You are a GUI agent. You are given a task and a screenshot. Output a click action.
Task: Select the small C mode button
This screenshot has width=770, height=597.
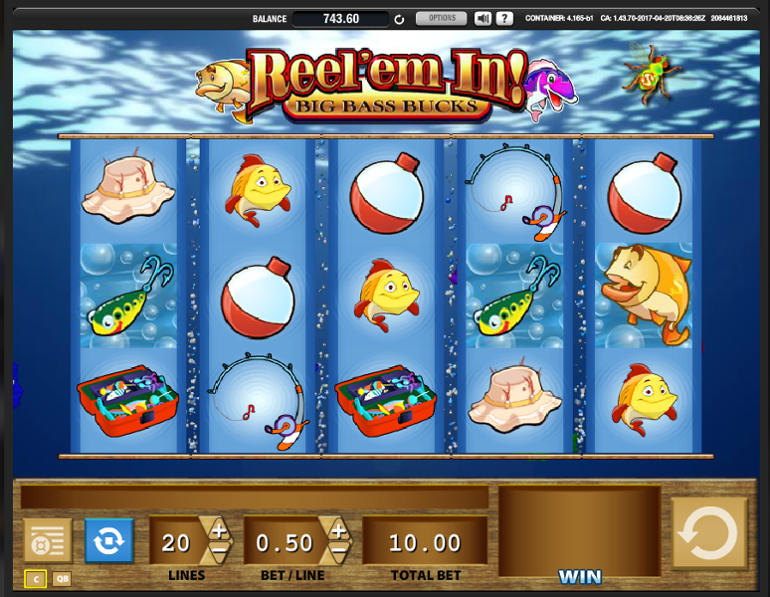[x=35, y=578]
